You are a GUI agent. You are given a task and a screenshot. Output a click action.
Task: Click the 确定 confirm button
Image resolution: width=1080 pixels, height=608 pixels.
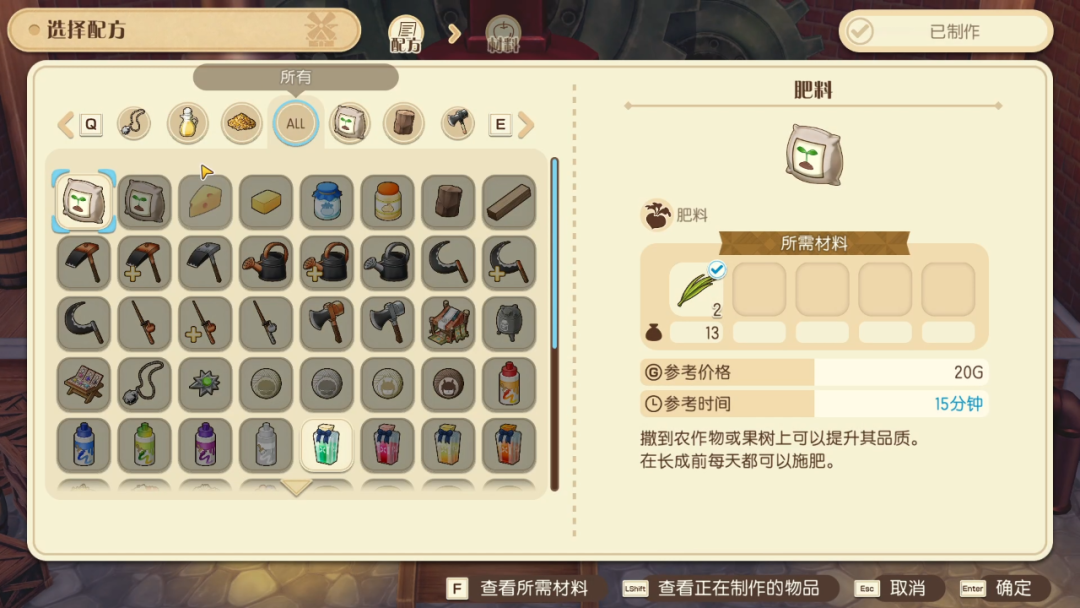coord(1002,588)
